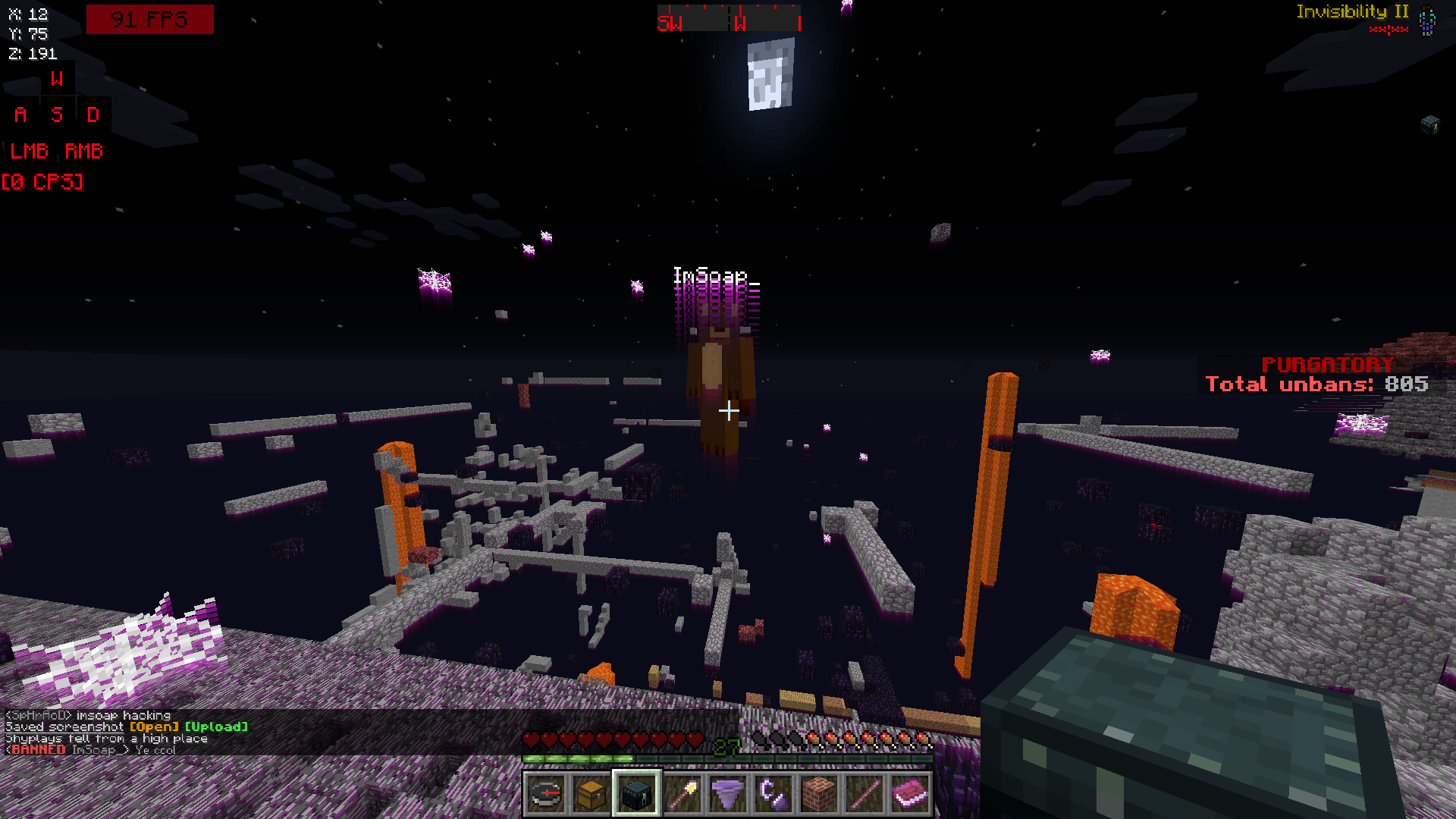1456x819 pixels.
Task: Select the brick block hotbar slot
Action: coord(819,794)
